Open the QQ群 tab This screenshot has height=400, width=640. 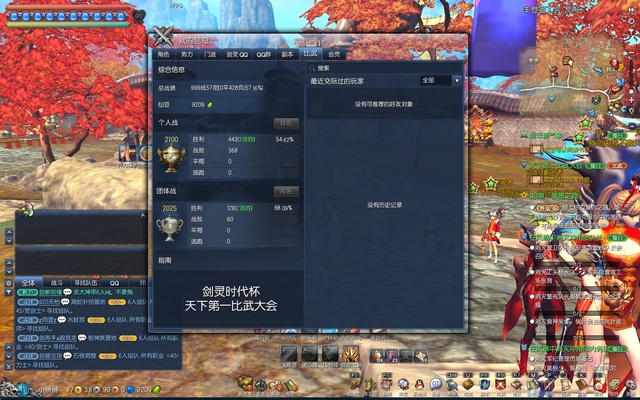(x=264, y=54)
